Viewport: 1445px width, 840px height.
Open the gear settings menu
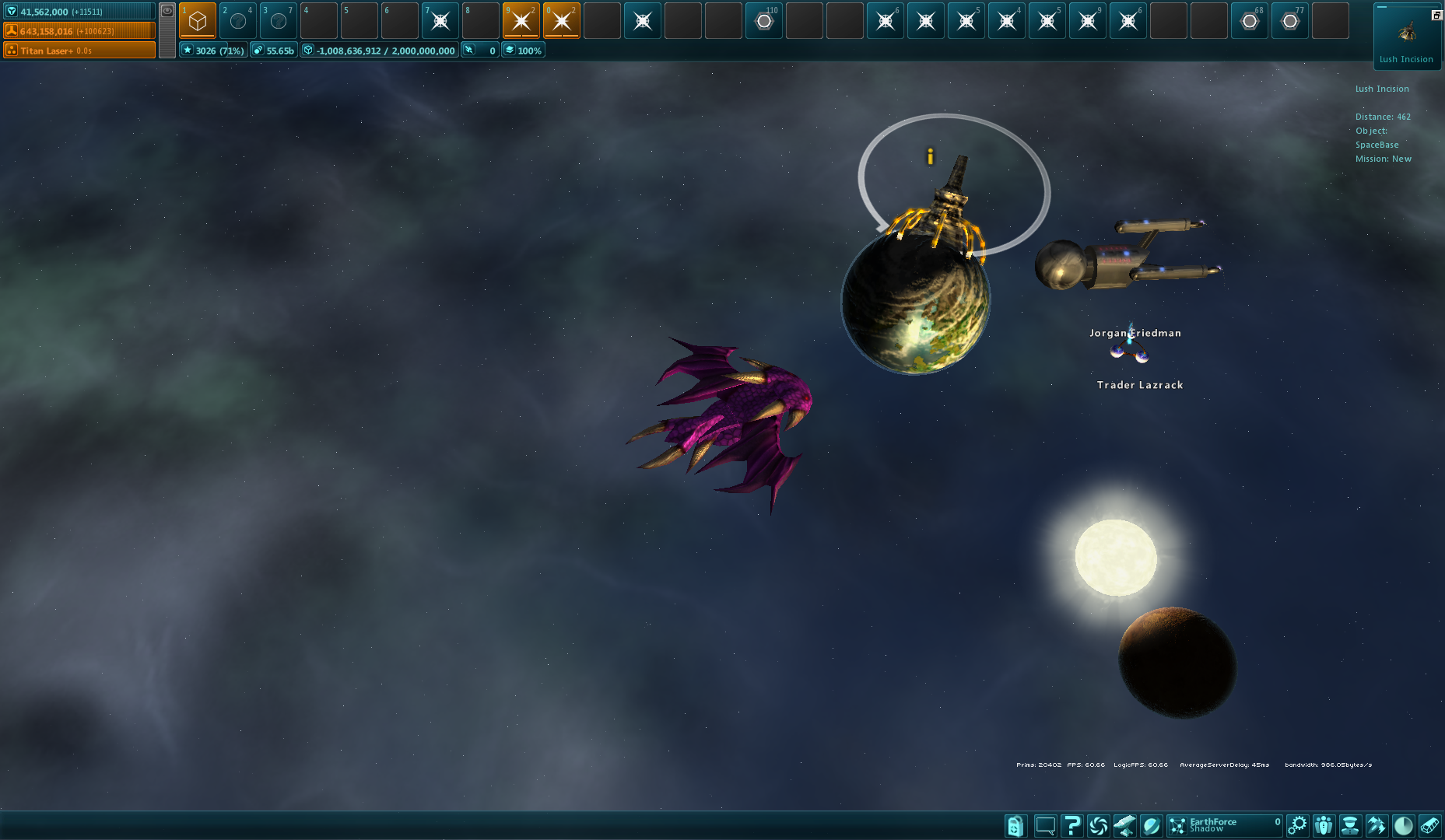(x=1297, y=825)
